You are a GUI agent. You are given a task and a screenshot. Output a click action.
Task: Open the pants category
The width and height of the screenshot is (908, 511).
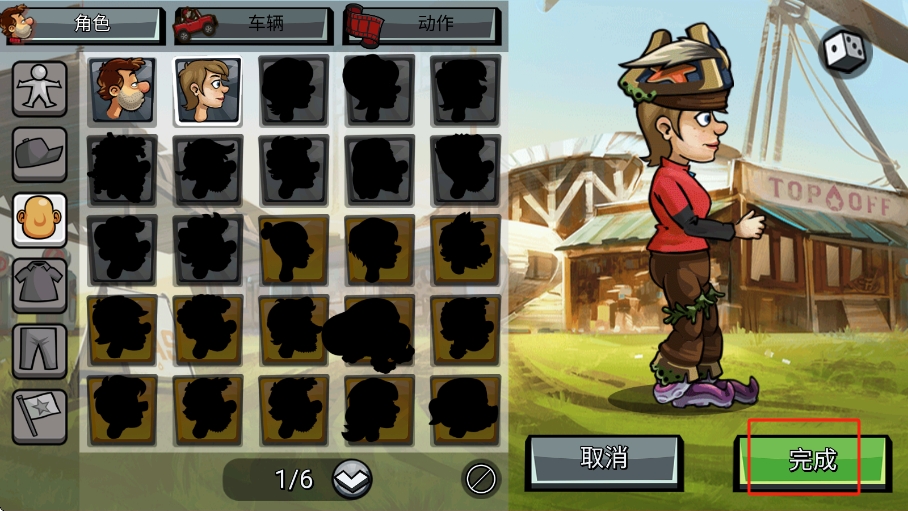[40, 350]
